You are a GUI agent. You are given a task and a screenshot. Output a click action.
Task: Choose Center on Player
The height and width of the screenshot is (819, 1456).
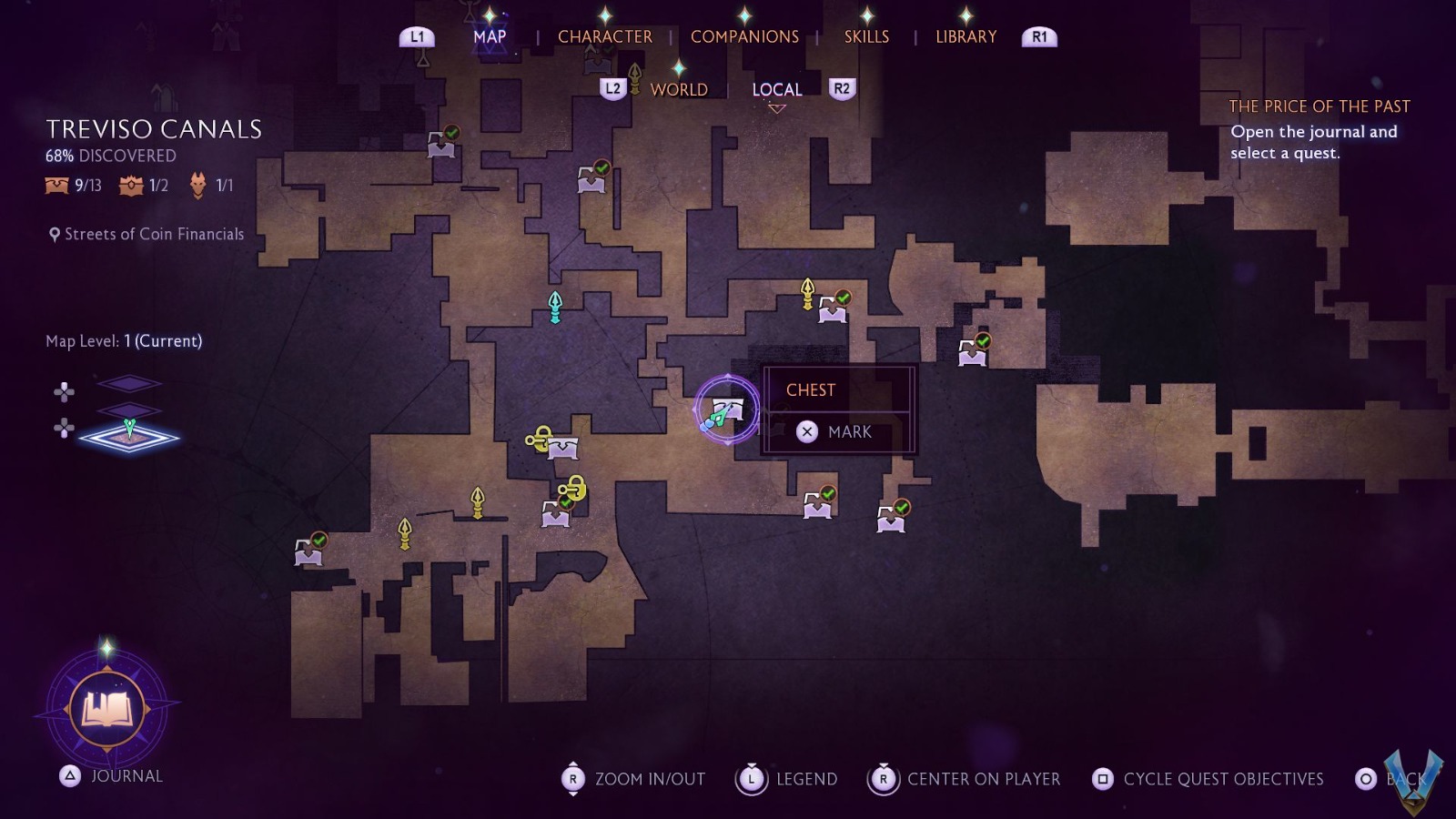click(x=965, y=779)
